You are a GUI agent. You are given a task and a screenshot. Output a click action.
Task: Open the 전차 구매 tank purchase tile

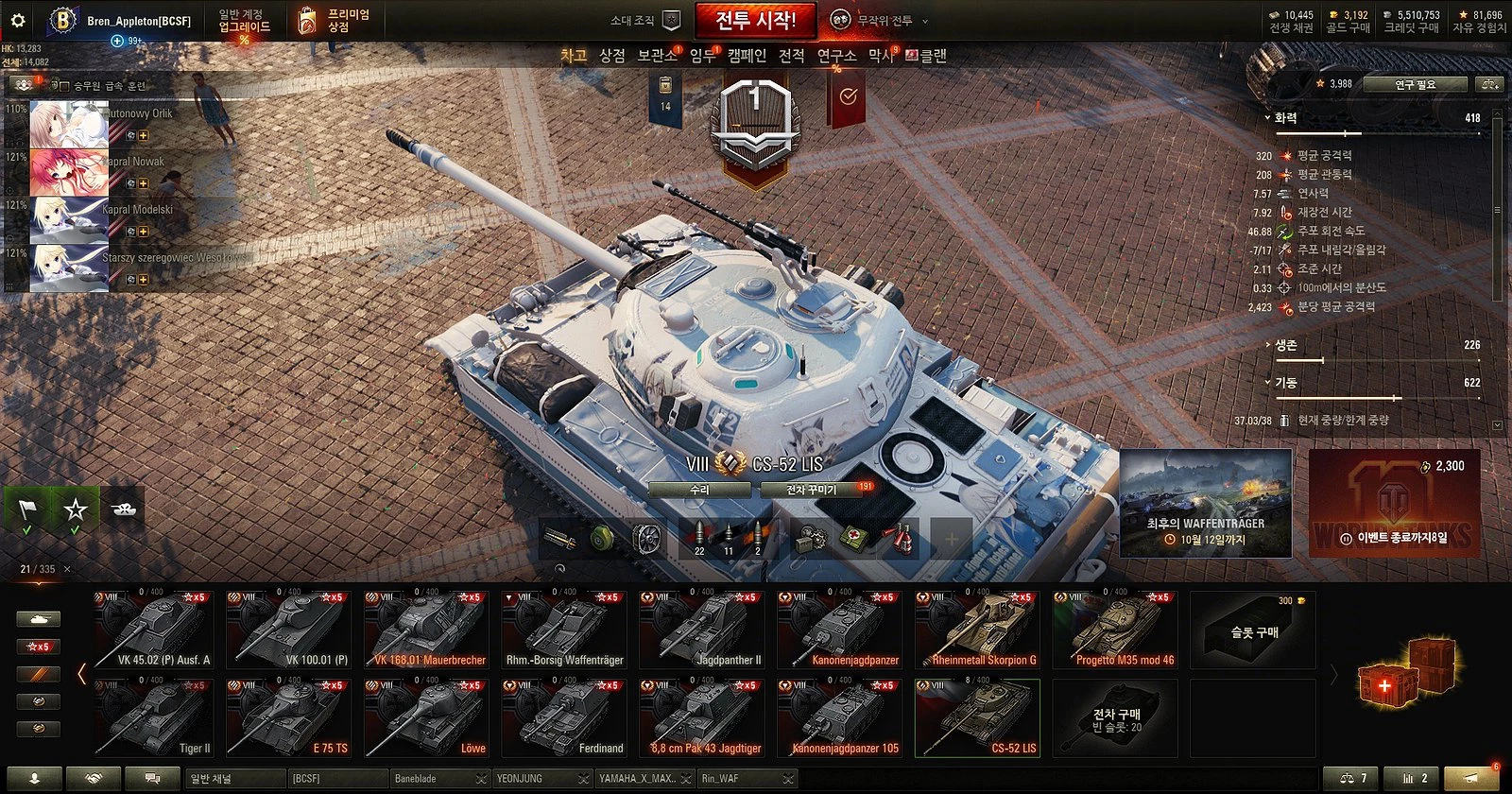(x=1116, y=718)
